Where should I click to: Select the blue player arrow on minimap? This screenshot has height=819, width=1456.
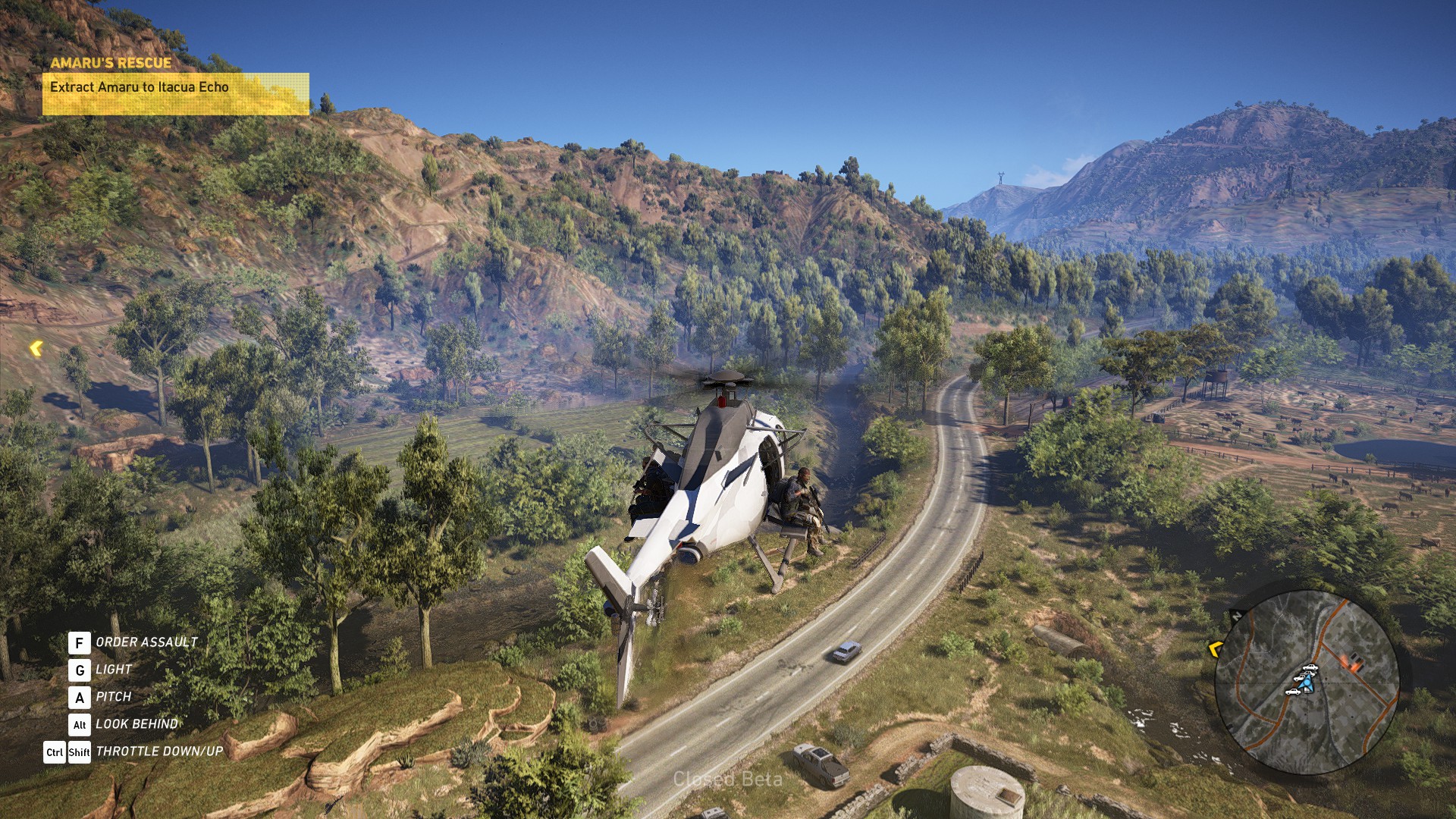pyautogui.click(x=1306, y=684)
